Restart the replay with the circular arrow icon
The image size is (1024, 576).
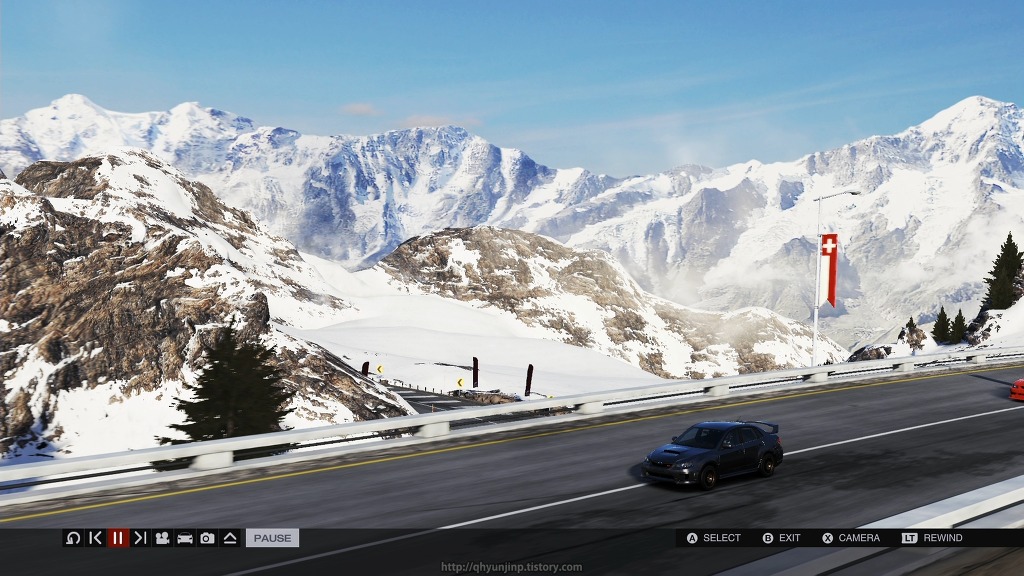[73, 538]
